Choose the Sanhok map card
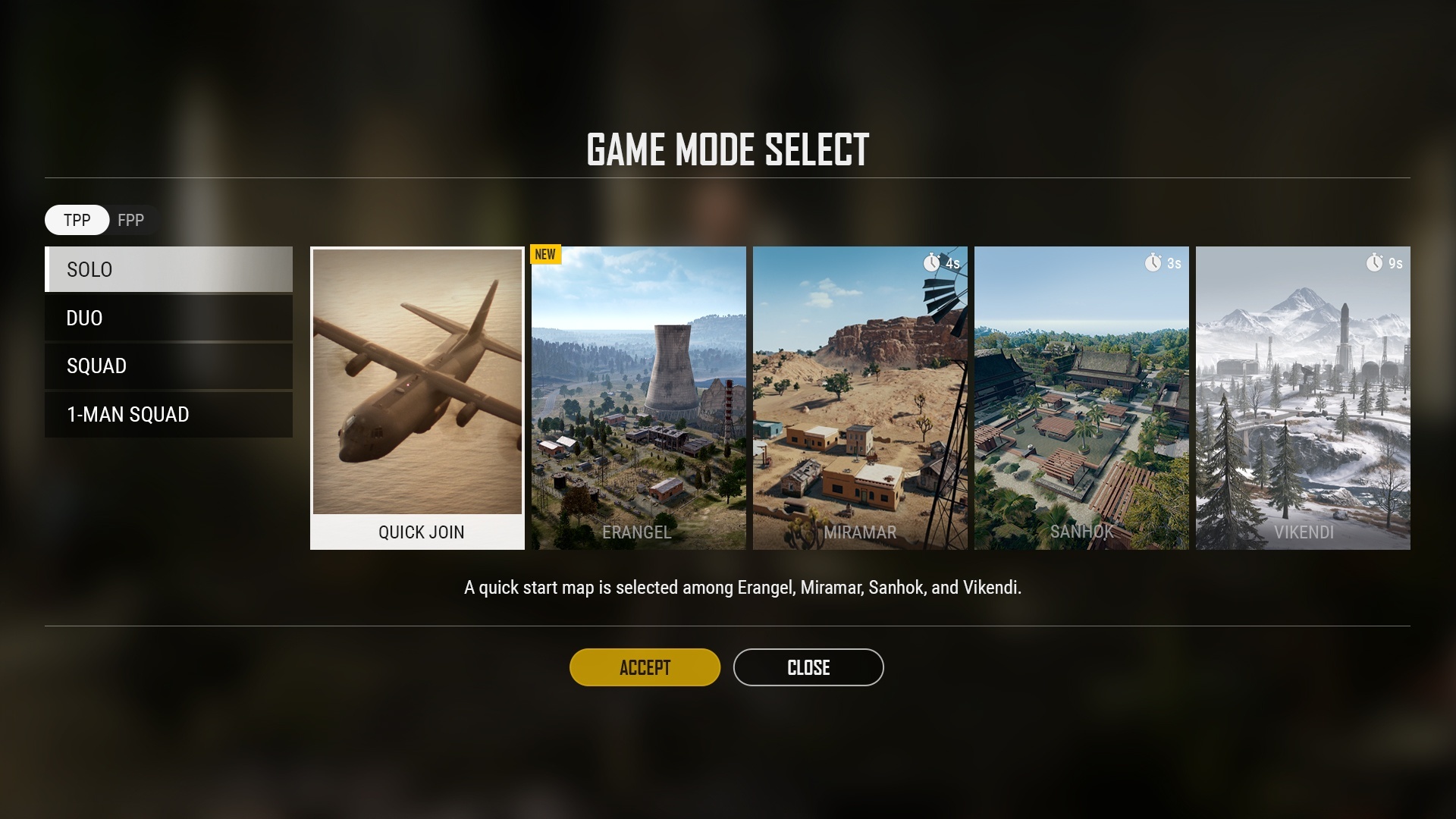Screen dimensions: 1456x819 click(x=1081, y=397)
